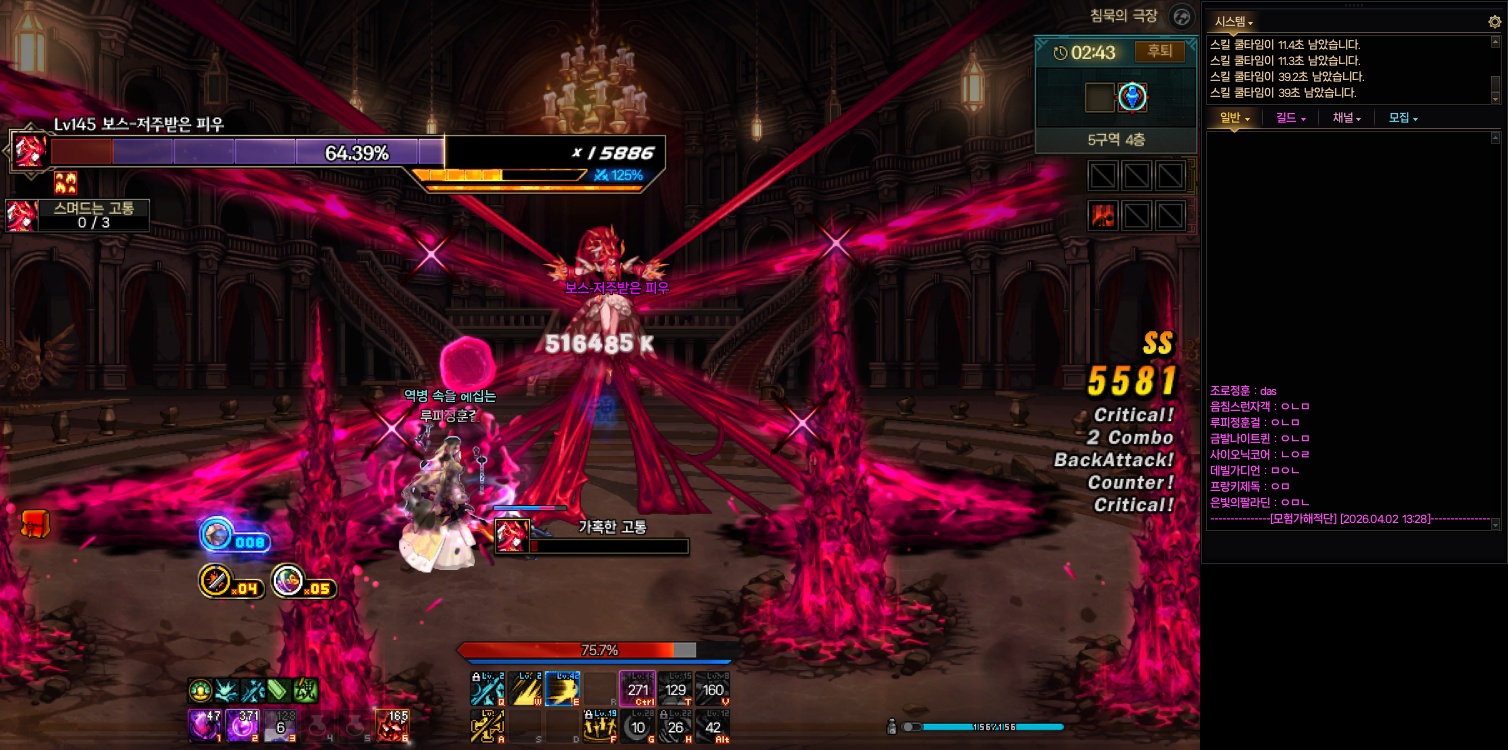Screen dimensions: 1508x750
Task: Select the 채널 chat tab
Action: pos(1346,118)
